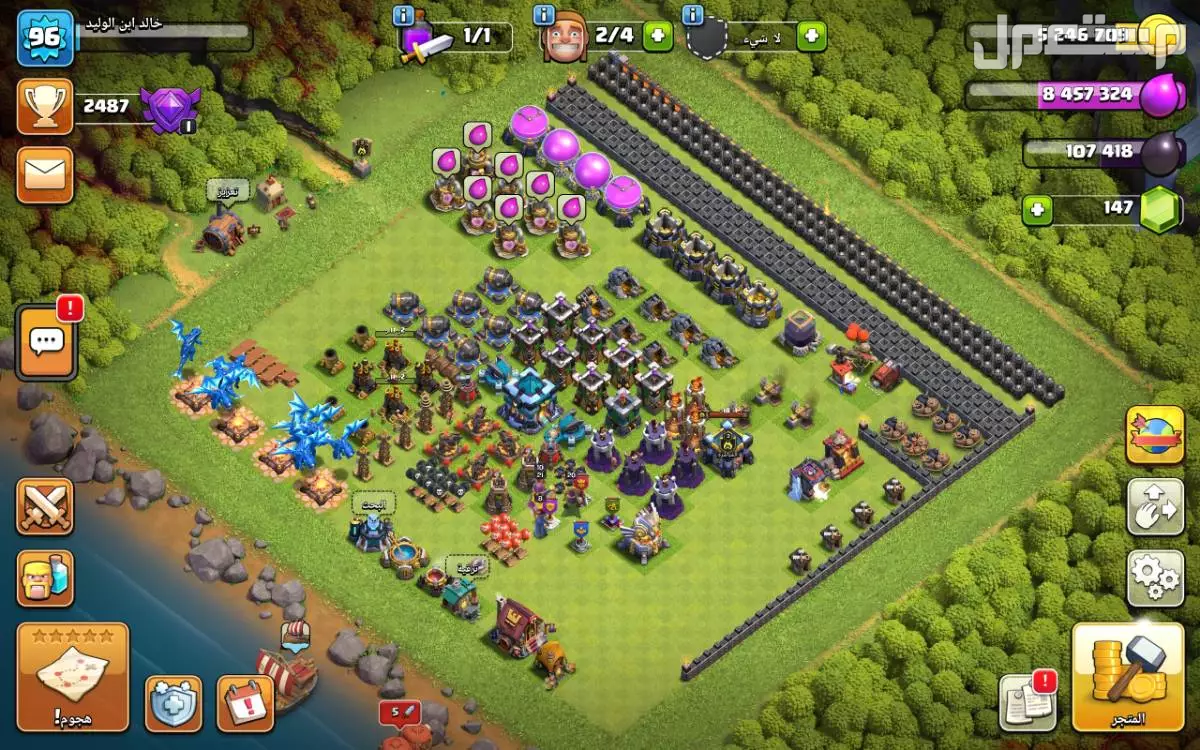
Task: Open the settings gear menu
Action: 1155,577
